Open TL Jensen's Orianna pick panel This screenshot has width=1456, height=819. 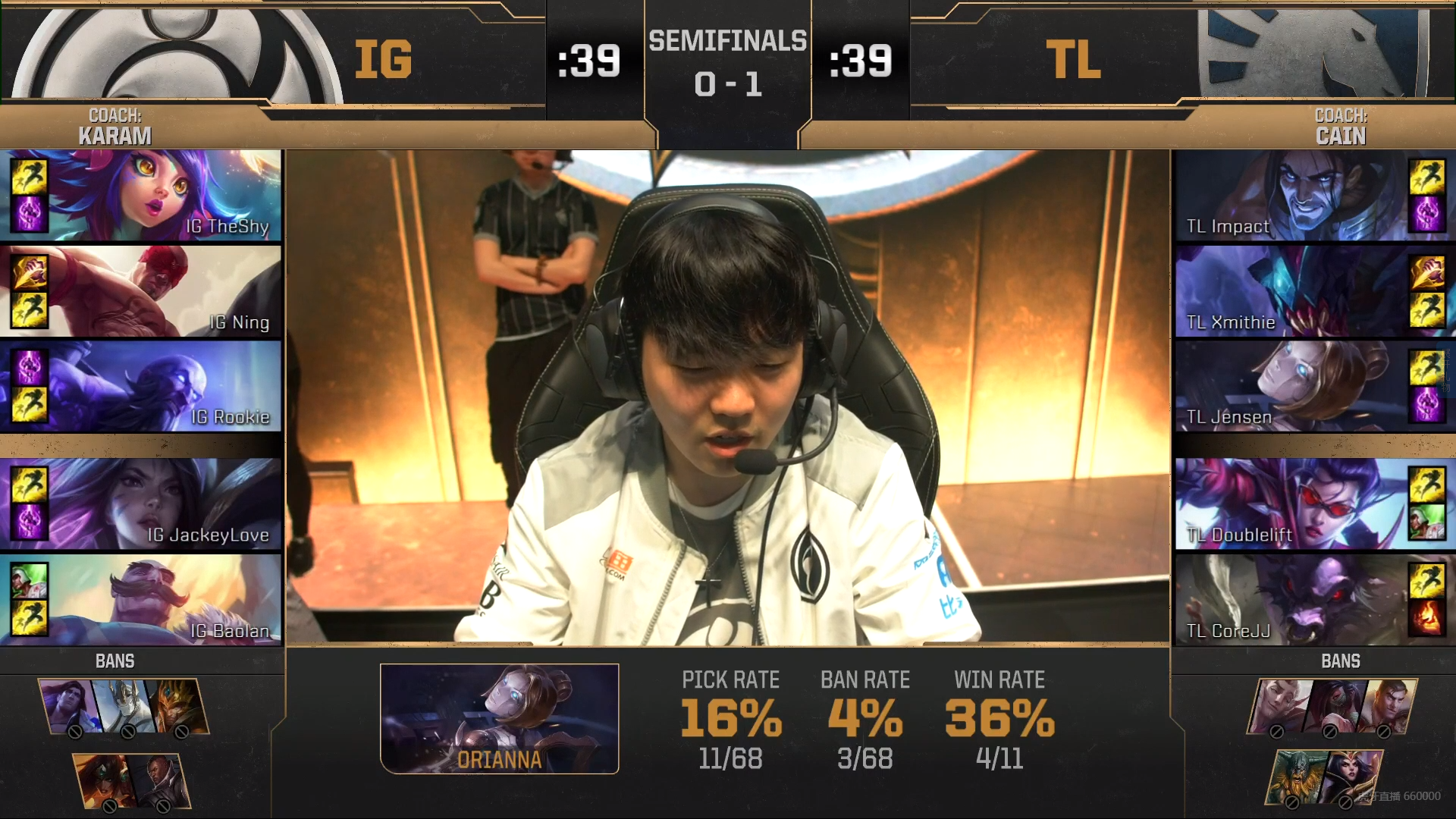coord(1289,387)
